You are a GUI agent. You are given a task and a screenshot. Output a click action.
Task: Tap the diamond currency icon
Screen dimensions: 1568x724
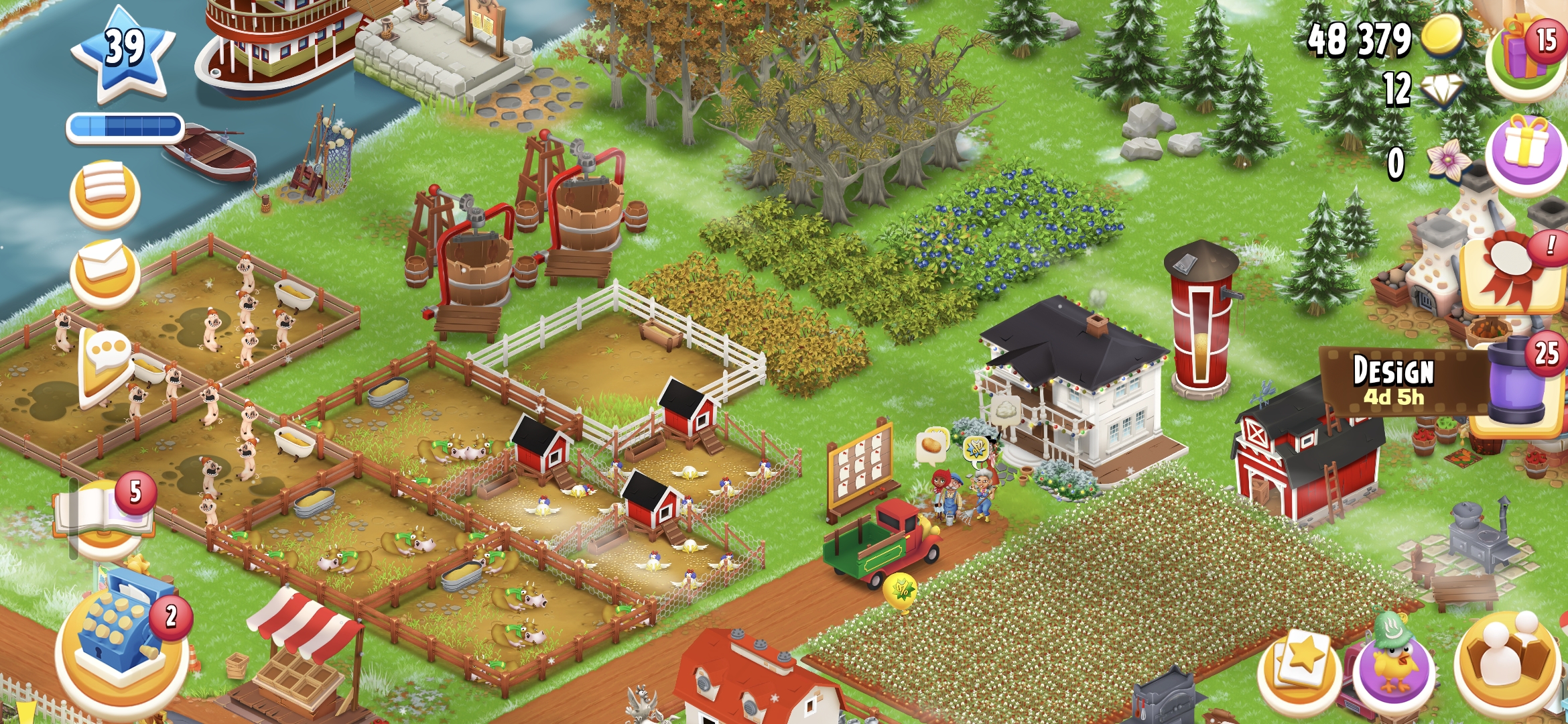coord(1441,90)
